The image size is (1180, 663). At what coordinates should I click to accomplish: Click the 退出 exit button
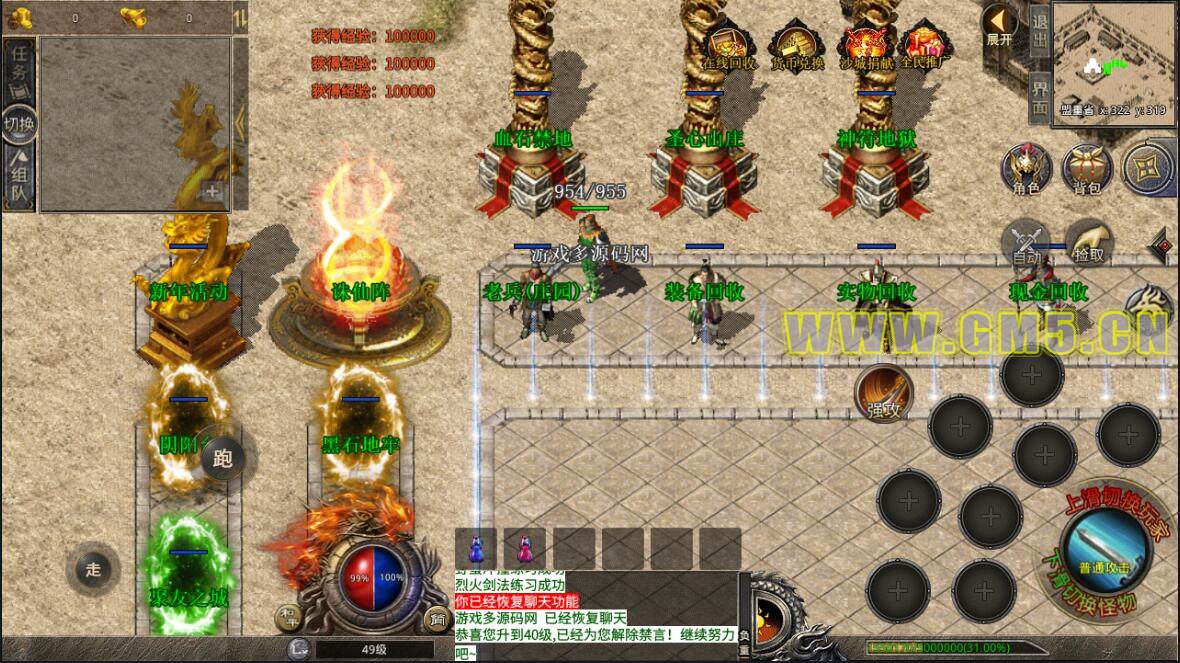(1040, 32)
